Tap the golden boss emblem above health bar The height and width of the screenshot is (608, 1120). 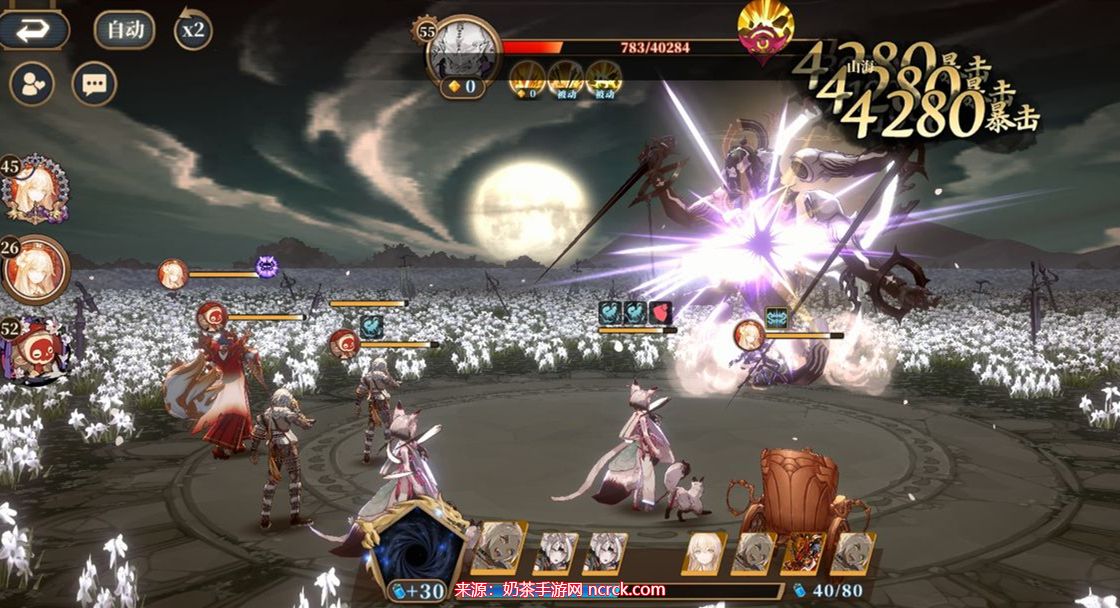[x=766, y=29]
